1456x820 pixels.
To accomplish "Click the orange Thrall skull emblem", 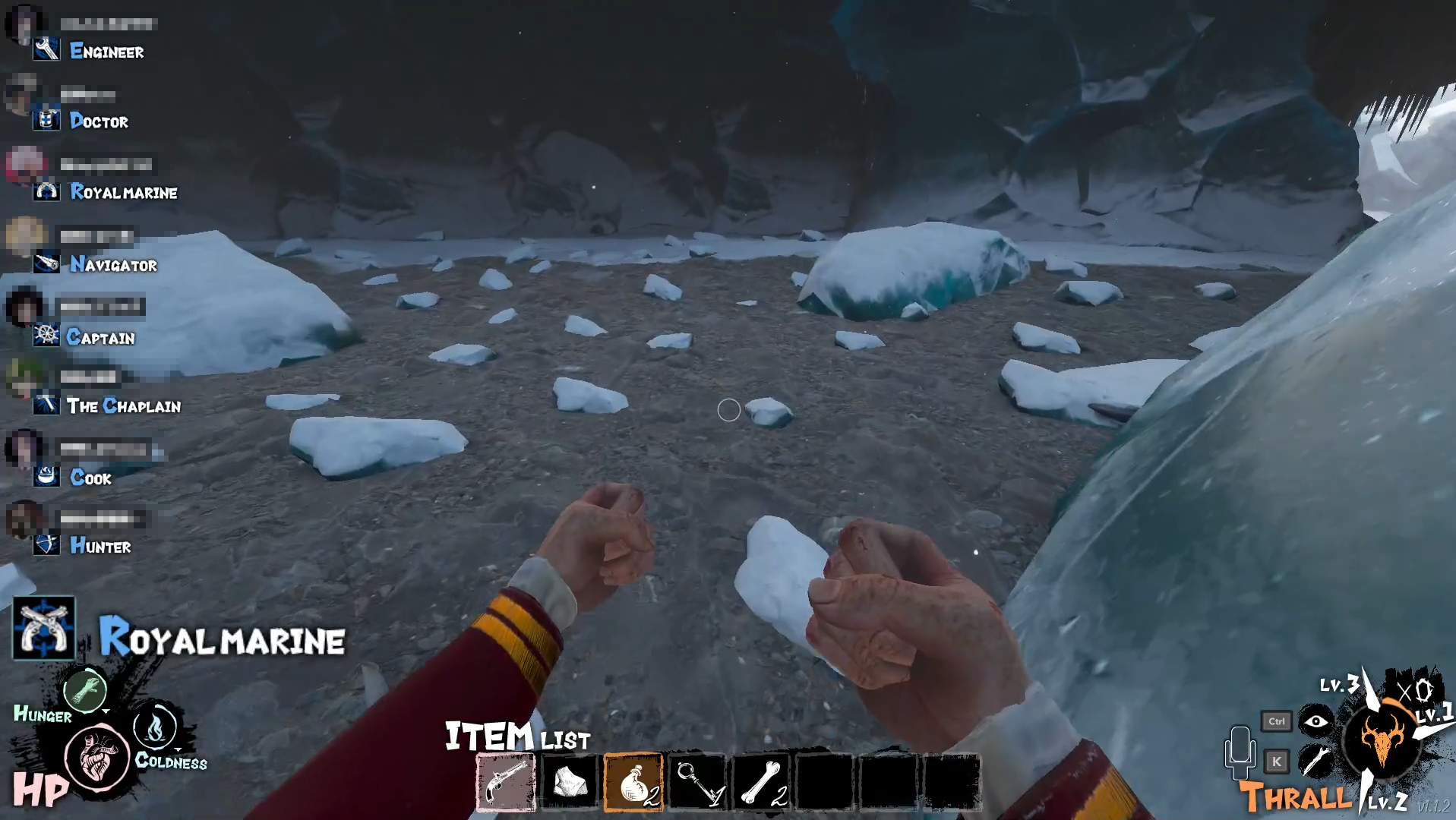I will coord(1381,740).
